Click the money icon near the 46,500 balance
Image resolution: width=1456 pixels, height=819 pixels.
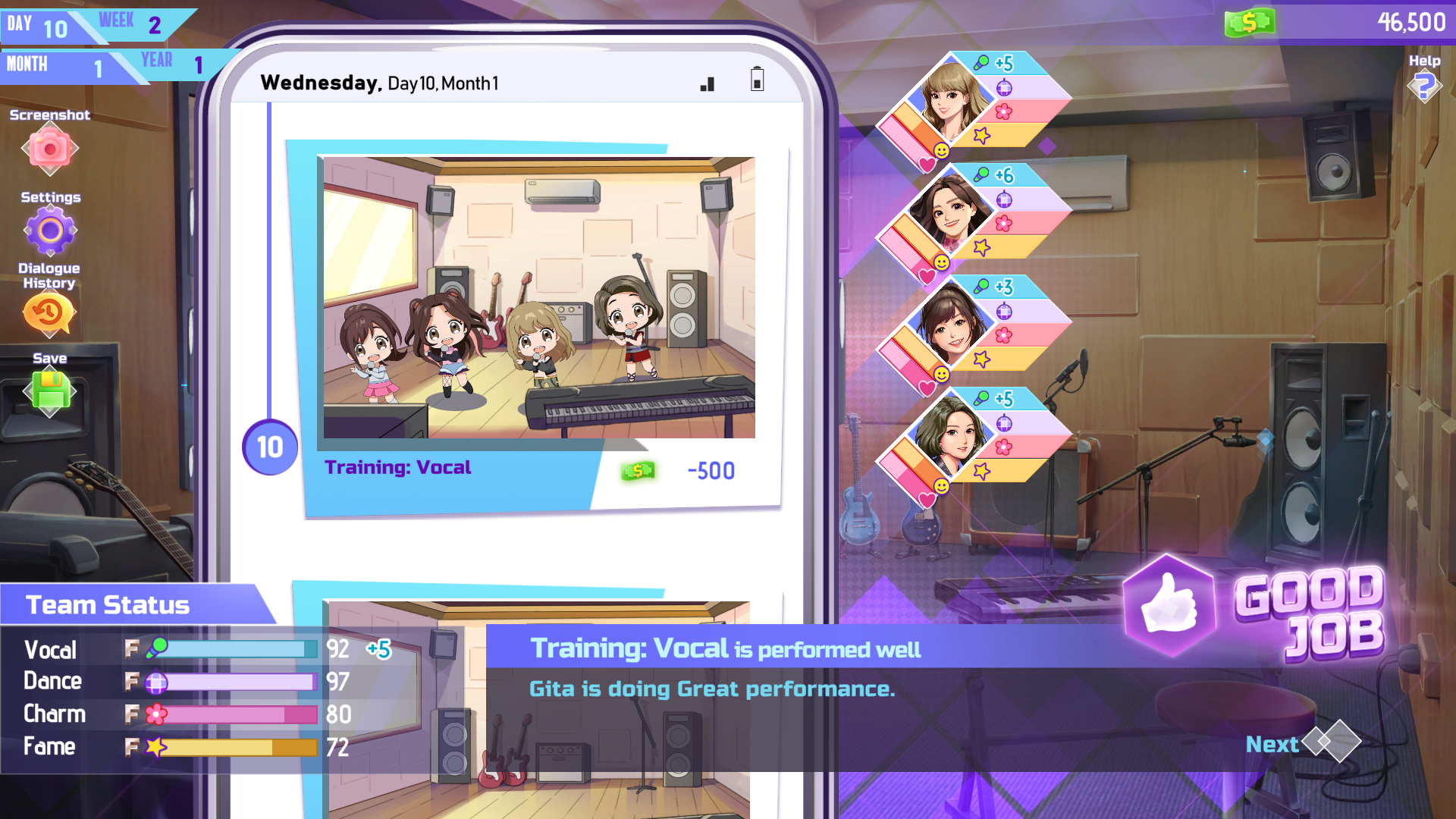point(1250,21)
